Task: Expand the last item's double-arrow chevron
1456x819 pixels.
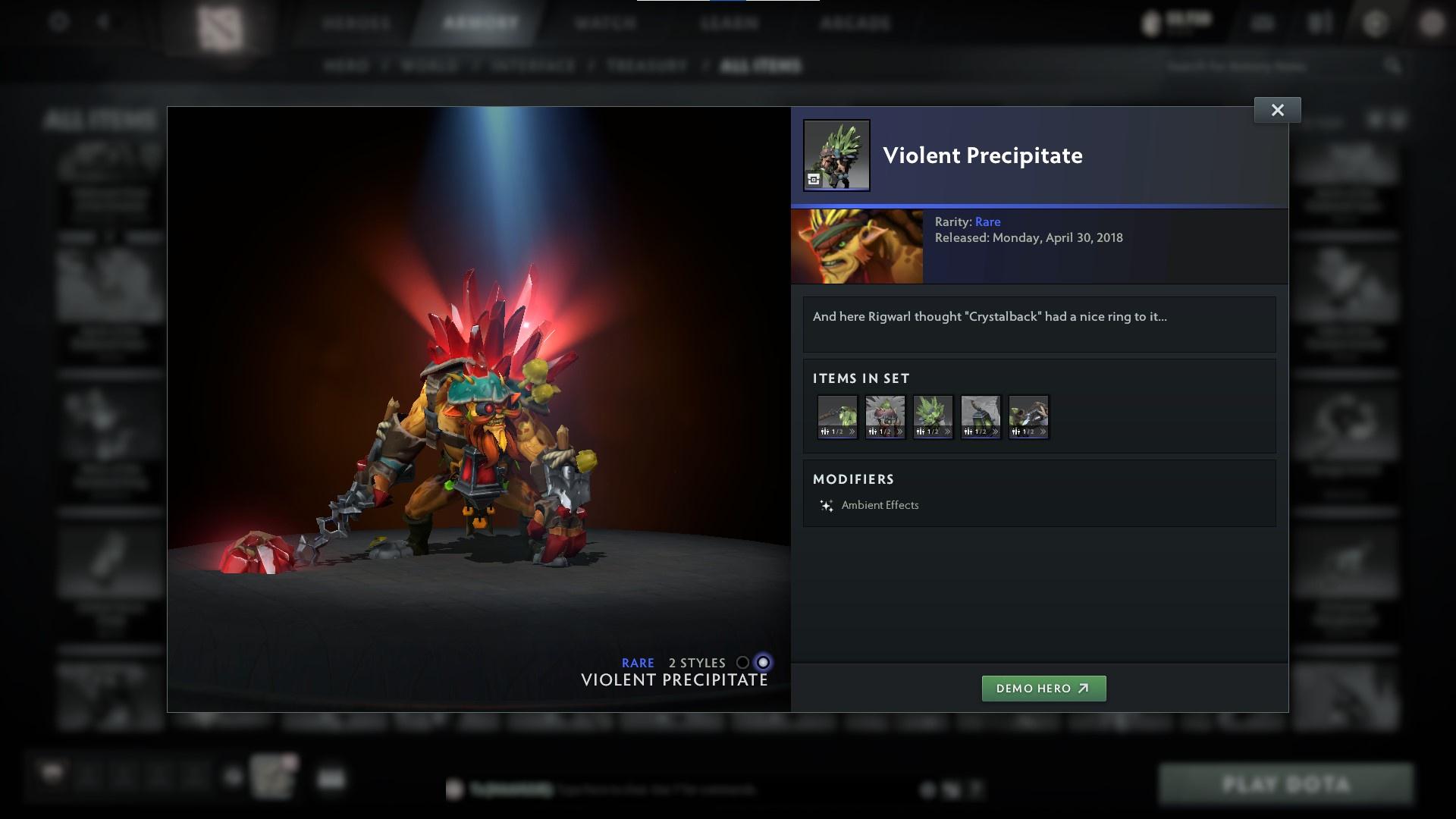Action: [x=1043, y=430]
